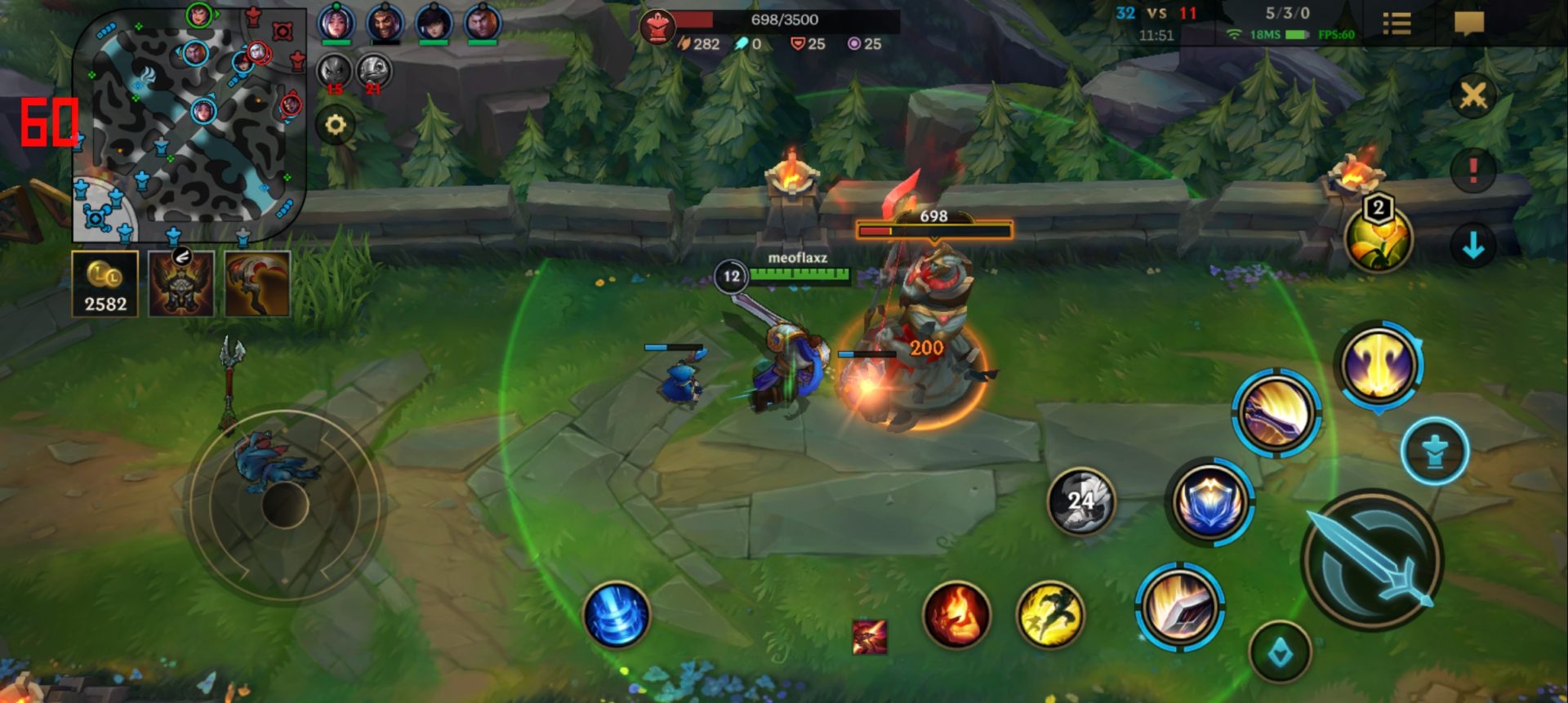Cast the Ignite summoner spell

(x=956, y=615)
